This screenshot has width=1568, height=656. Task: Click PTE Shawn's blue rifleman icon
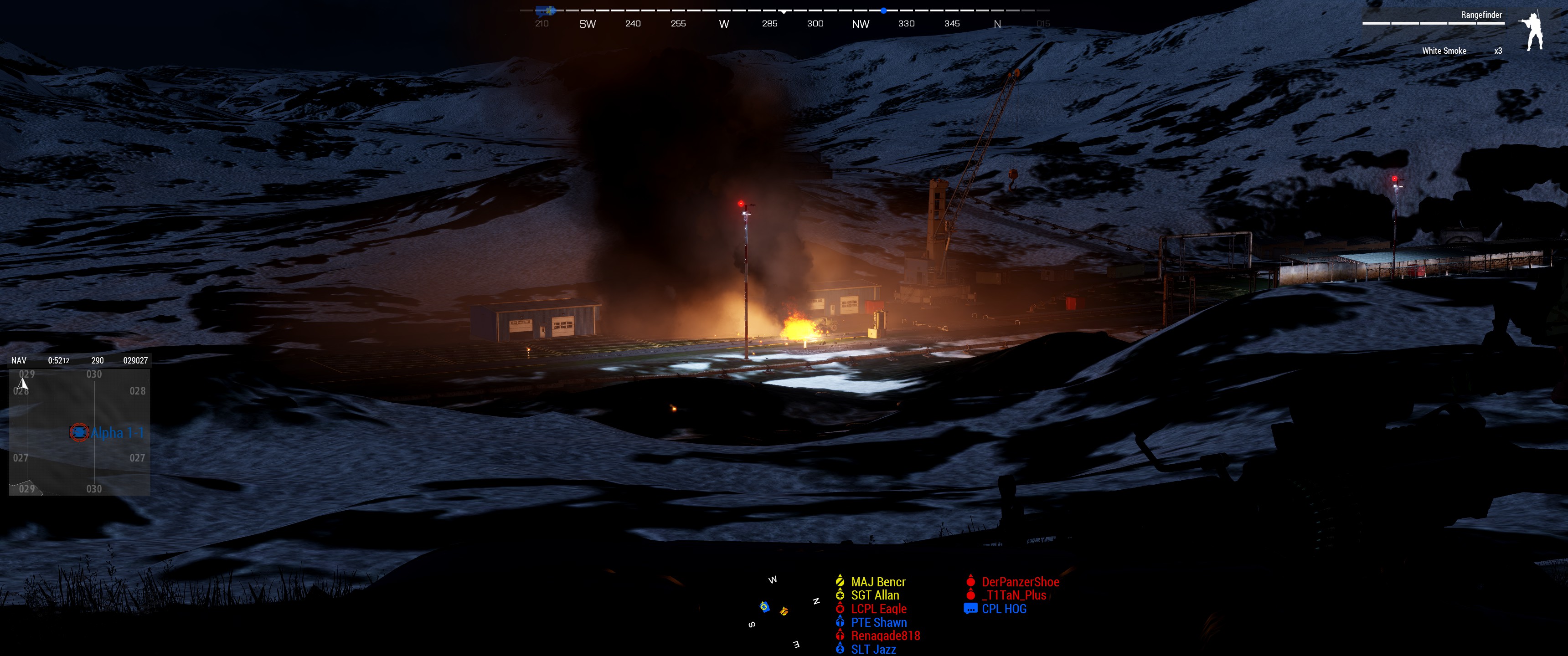click(840, 623)
